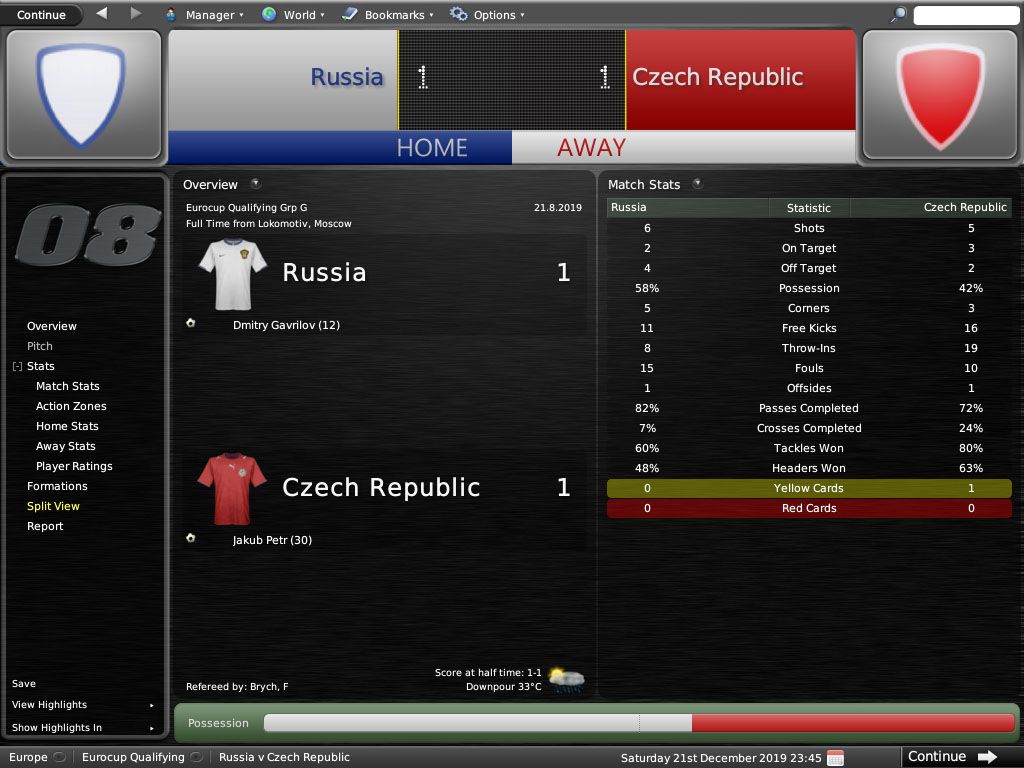1024x768 pixels.
Task: Collapse the Stats section expander
Action: pos(17,367)
